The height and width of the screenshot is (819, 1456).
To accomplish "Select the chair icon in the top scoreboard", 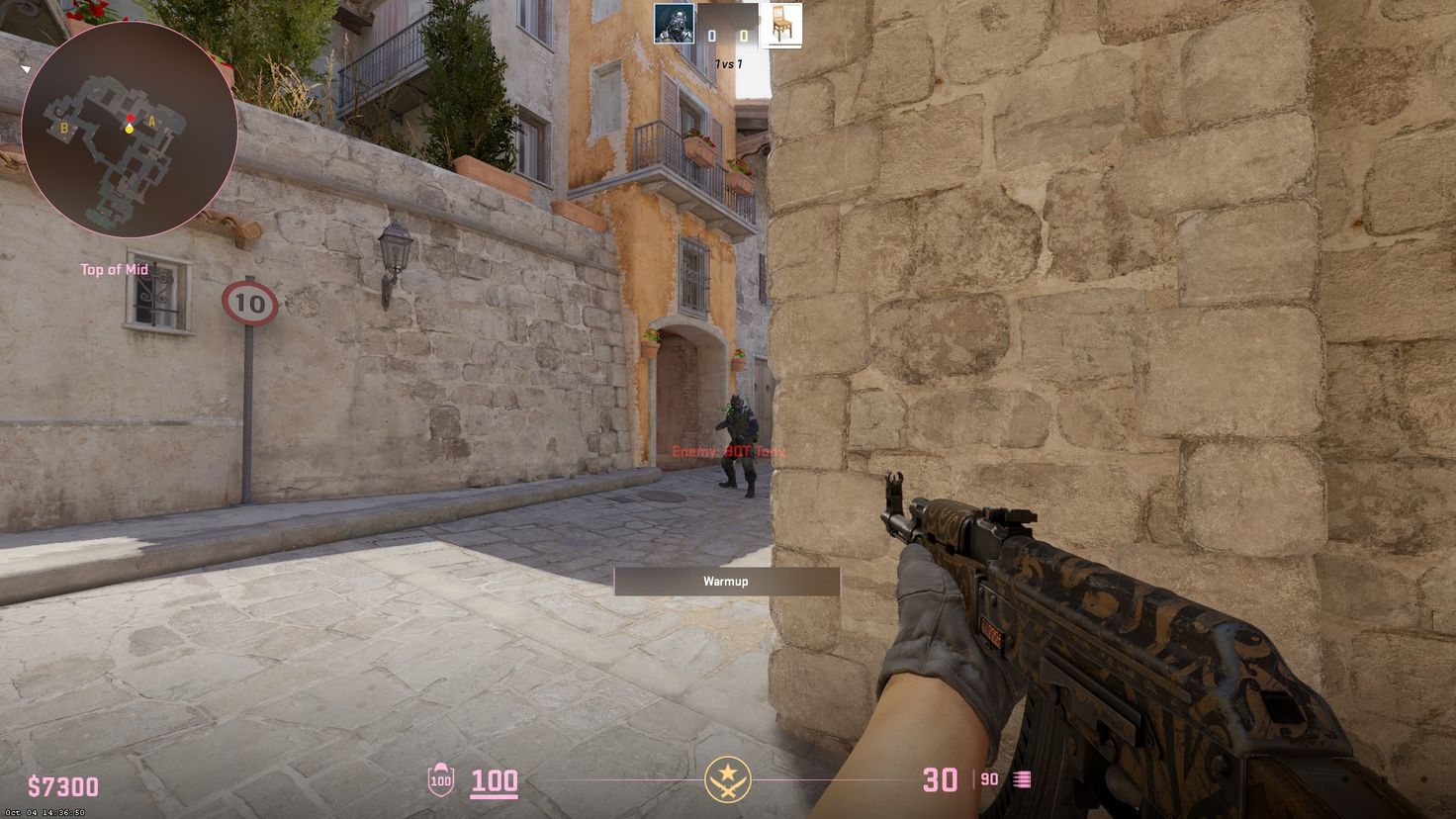I will [782, 24].
